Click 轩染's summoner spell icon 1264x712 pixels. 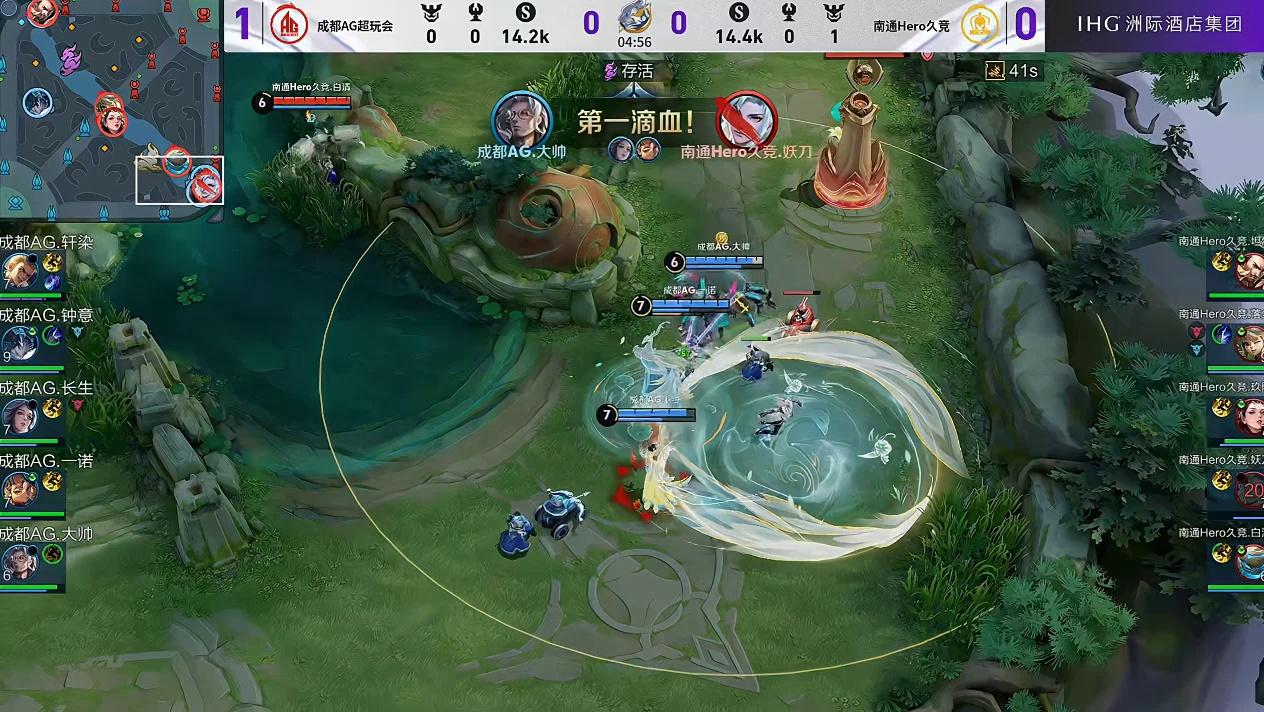click(x=52, y=262)
